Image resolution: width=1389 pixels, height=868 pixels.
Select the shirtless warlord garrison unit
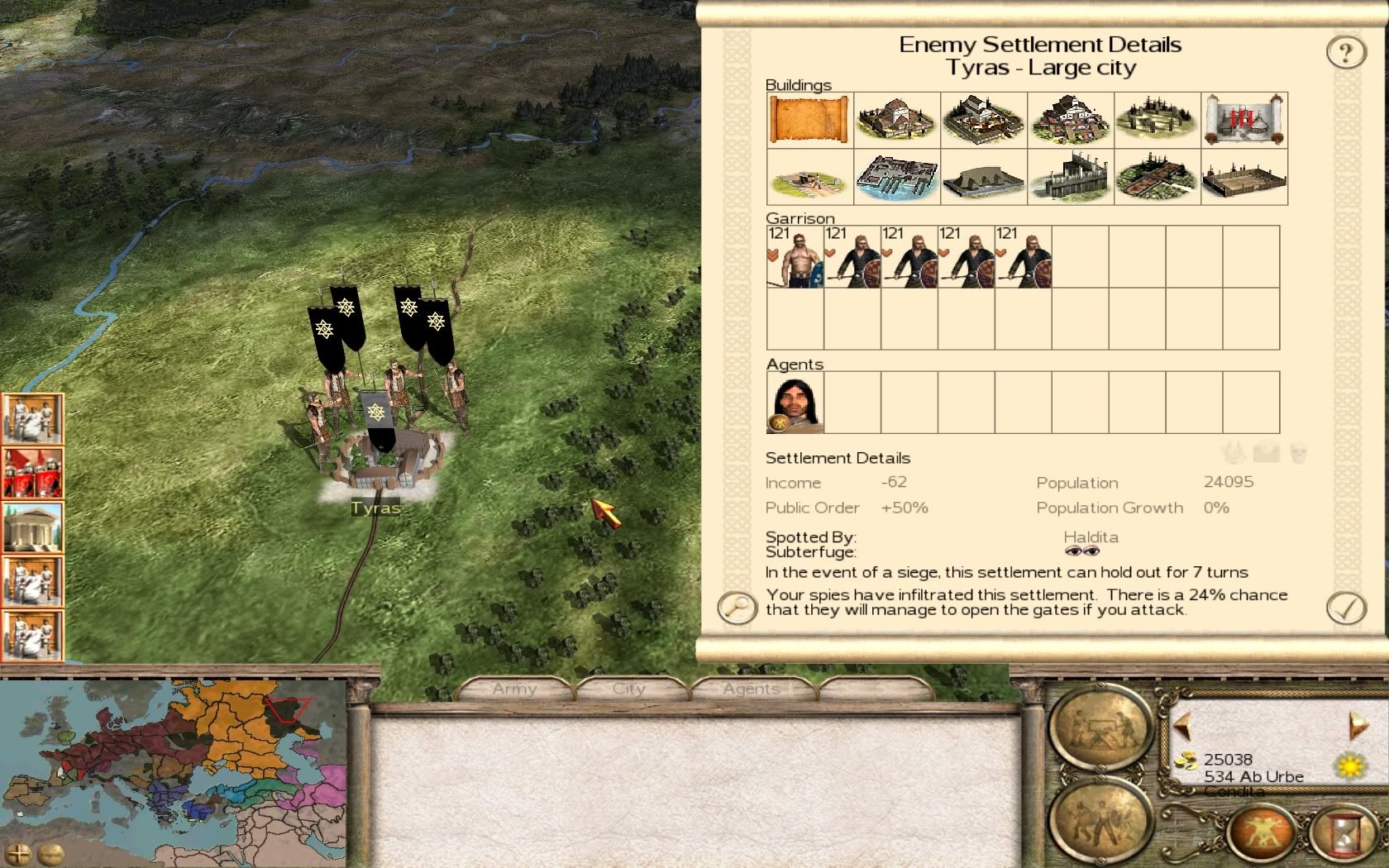point(795,257)
